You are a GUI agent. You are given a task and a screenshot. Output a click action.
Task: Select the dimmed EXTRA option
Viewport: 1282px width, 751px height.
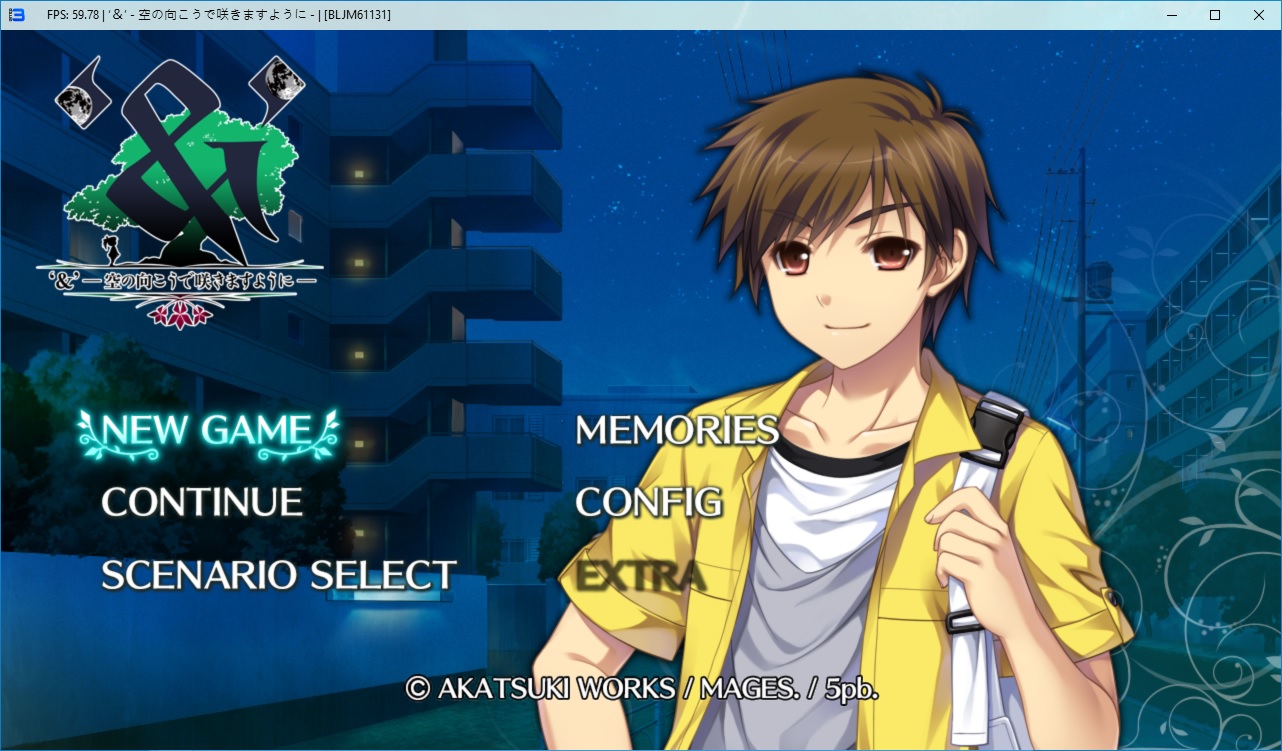coord(640,576)
